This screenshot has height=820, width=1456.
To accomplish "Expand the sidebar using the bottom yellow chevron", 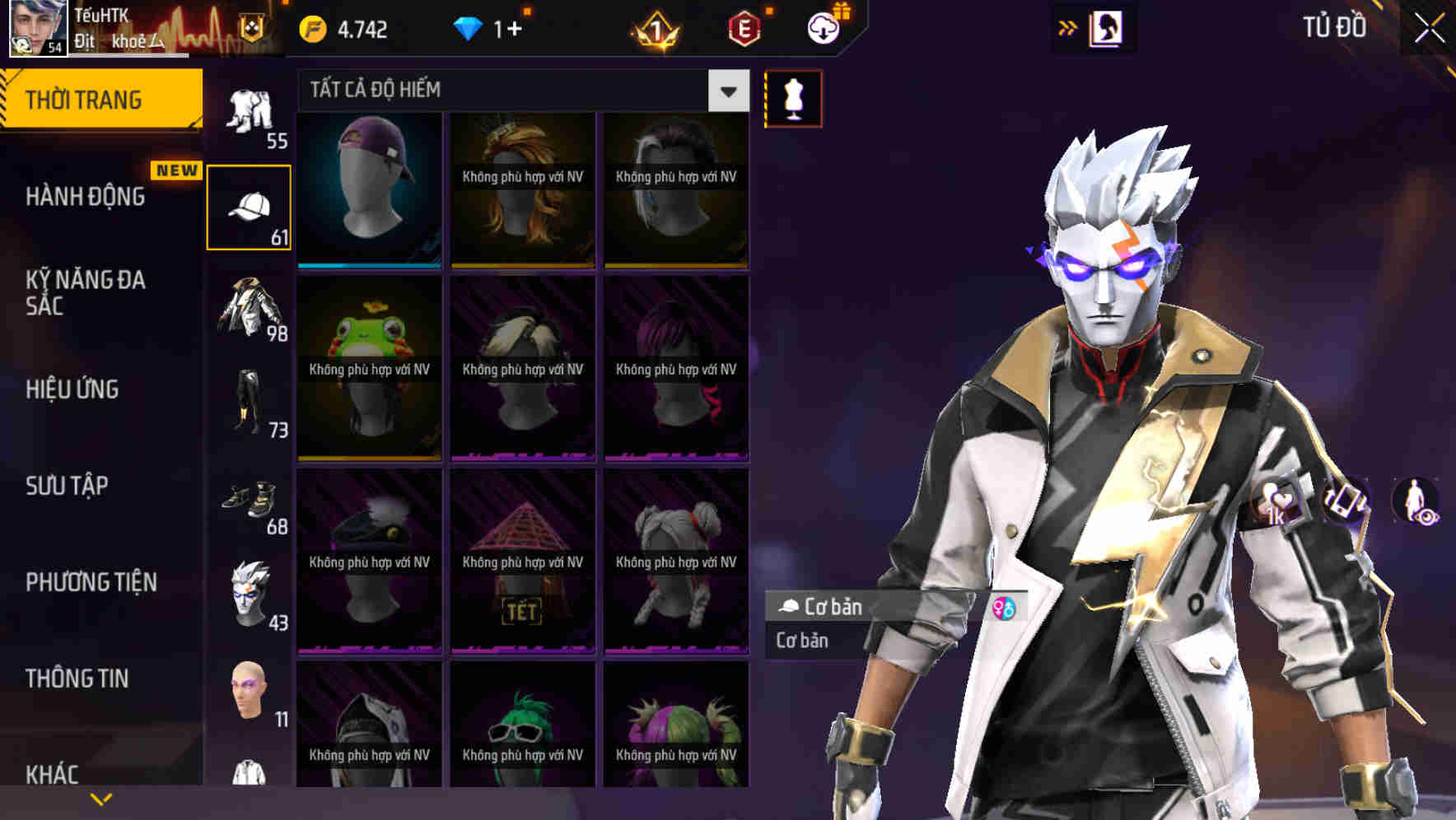I will (x=101, y=798).
